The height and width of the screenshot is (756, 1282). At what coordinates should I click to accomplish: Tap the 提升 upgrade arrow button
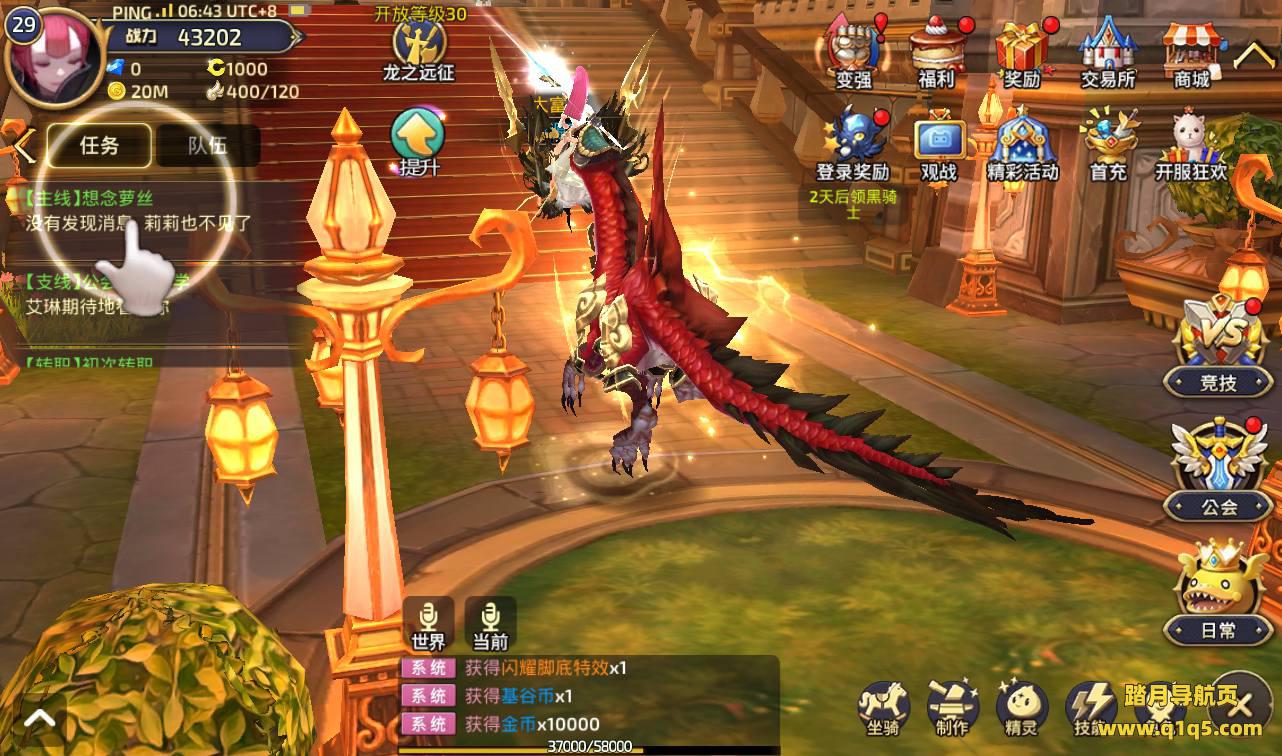419,140
